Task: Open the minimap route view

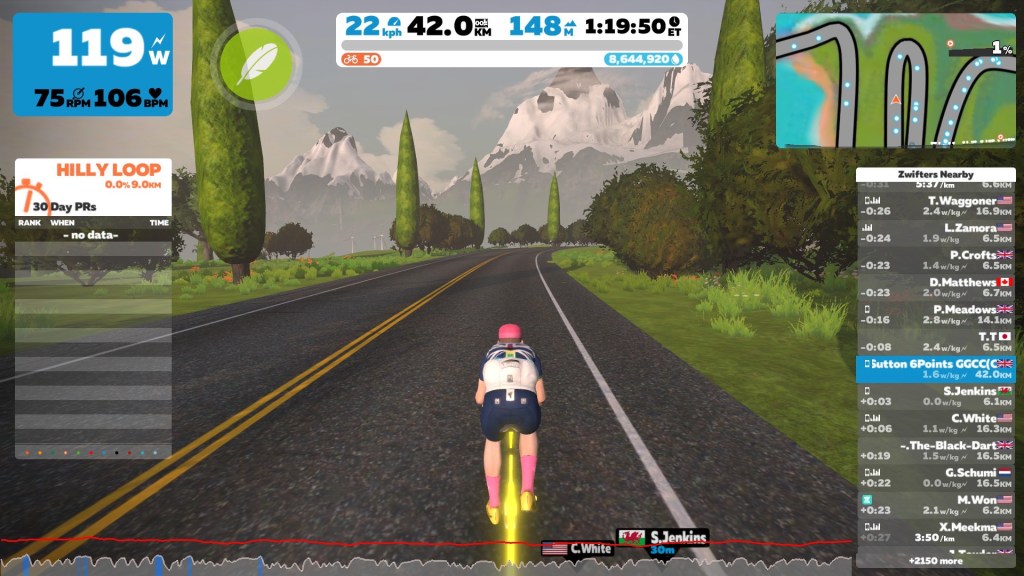Action: (895, 80)
